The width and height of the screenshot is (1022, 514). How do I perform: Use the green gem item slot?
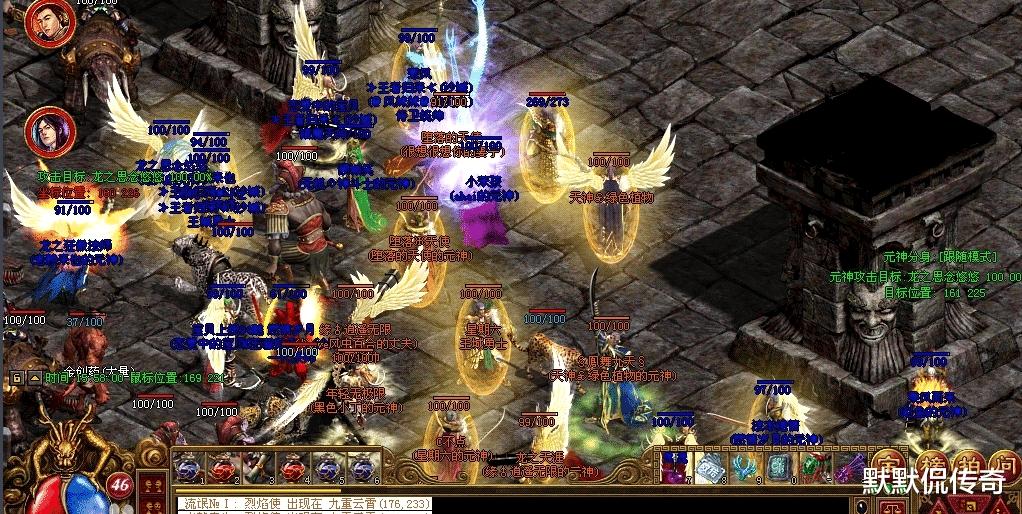(813, 467)
